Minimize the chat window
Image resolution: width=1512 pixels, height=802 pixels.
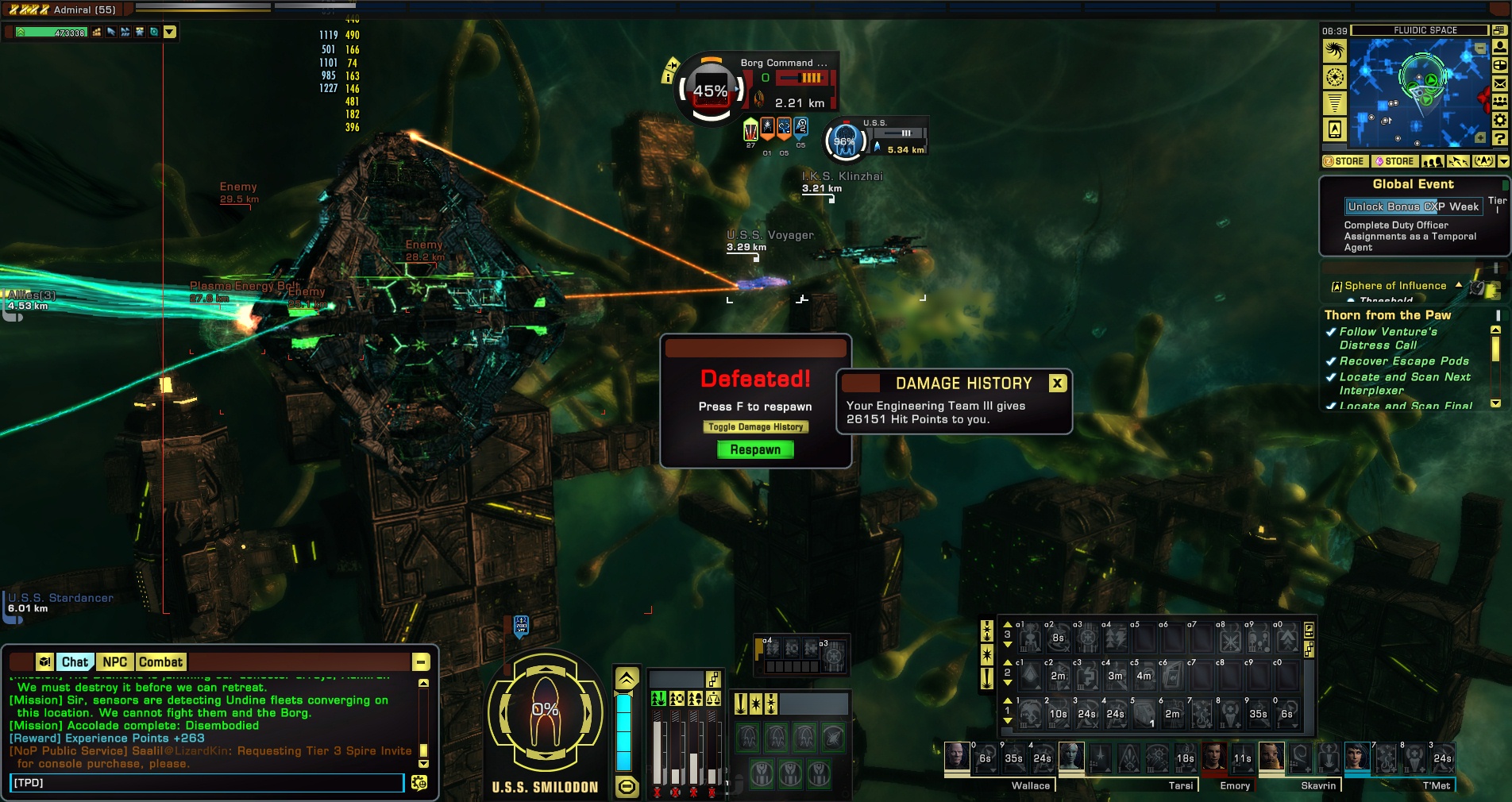coord(421,662)
